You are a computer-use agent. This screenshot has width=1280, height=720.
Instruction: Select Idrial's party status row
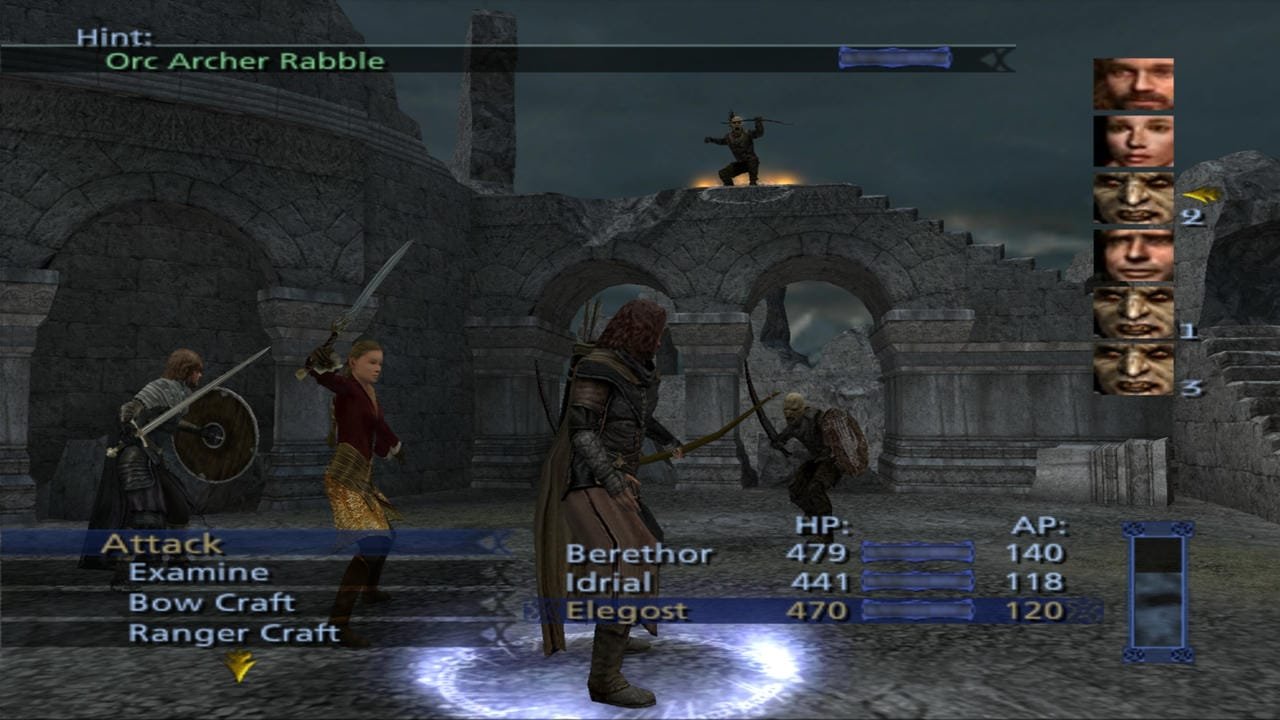609,582
